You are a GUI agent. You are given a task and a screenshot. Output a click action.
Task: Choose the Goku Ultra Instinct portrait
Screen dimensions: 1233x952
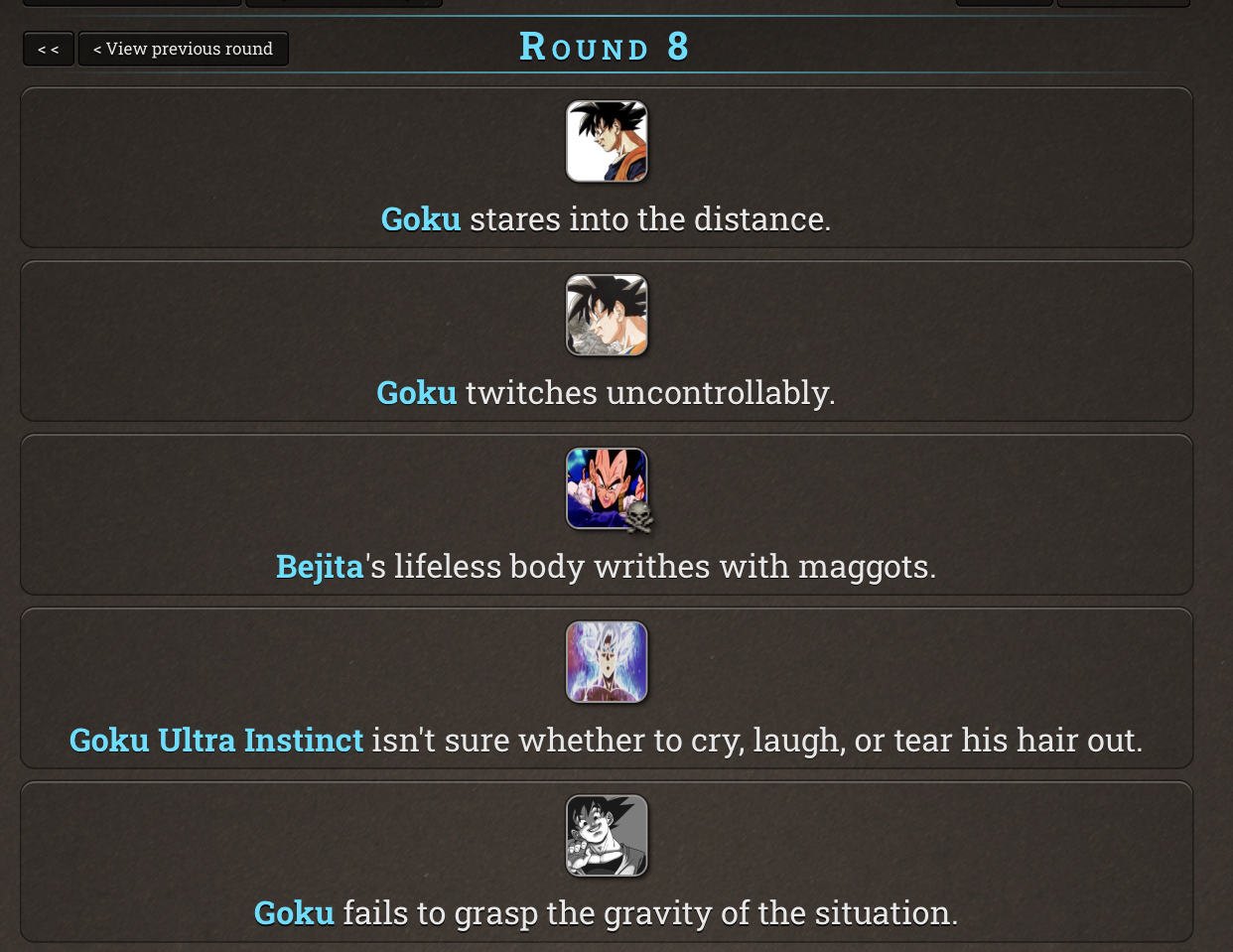(x=607, y=662)
